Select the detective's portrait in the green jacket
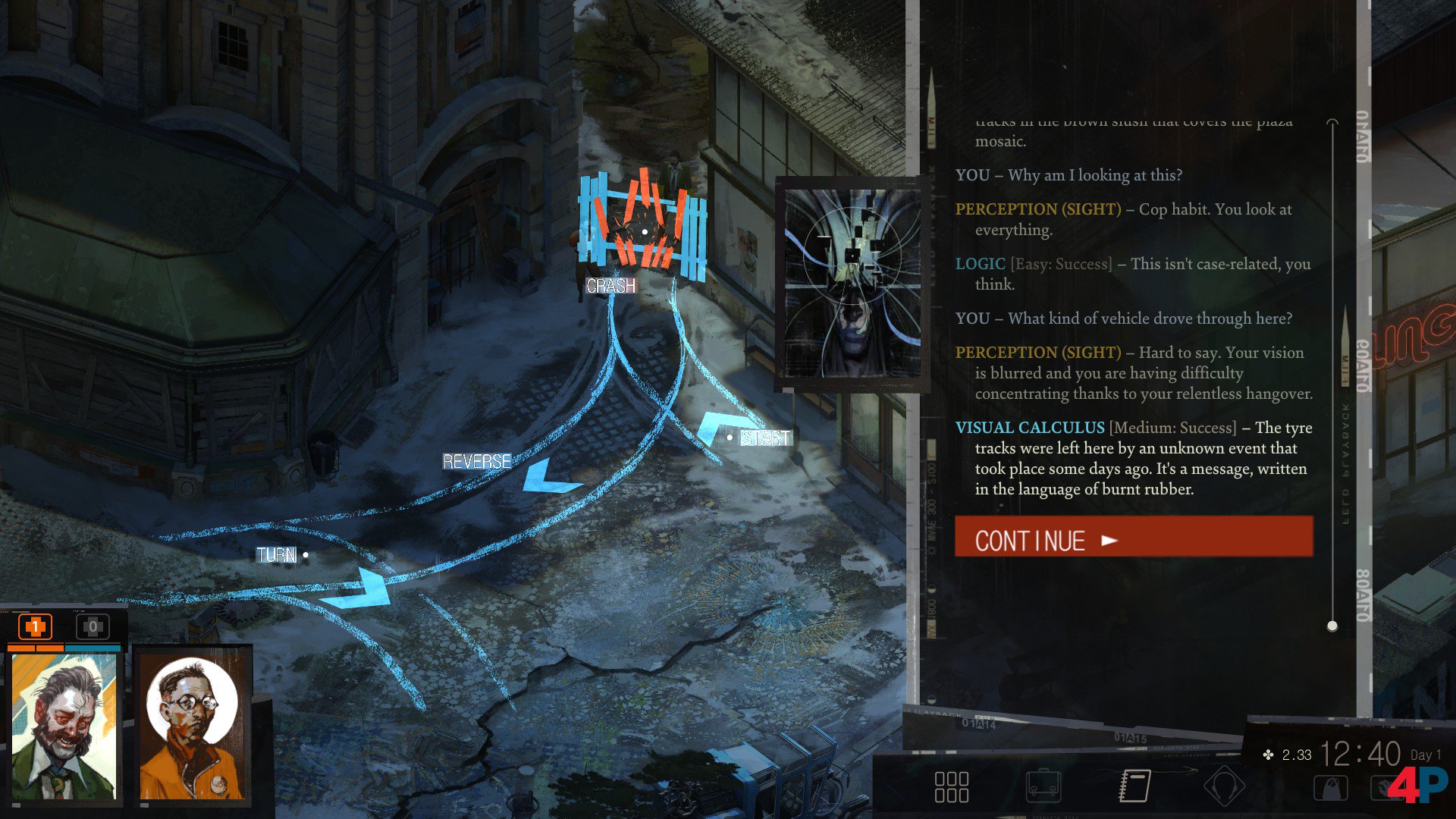Viewport: 1456px width, 819px height. 64,726
